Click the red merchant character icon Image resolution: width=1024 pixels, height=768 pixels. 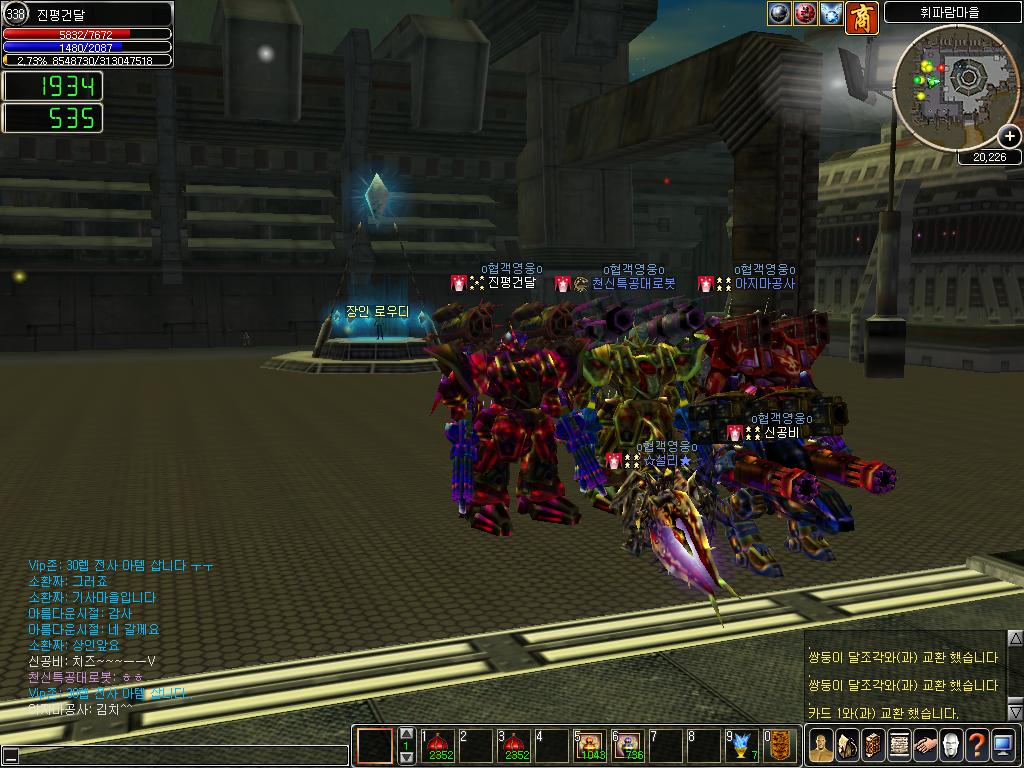[861, 17]
